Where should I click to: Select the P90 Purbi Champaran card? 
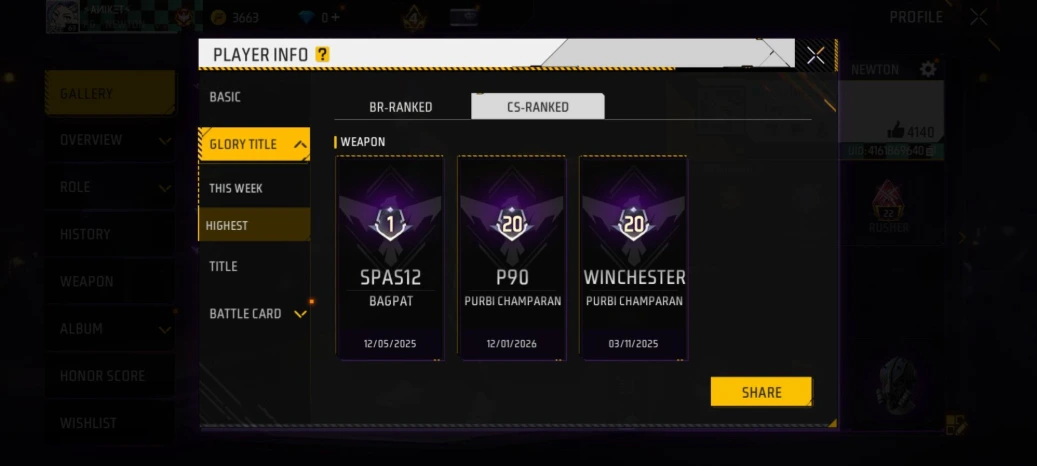coord(512,257)
